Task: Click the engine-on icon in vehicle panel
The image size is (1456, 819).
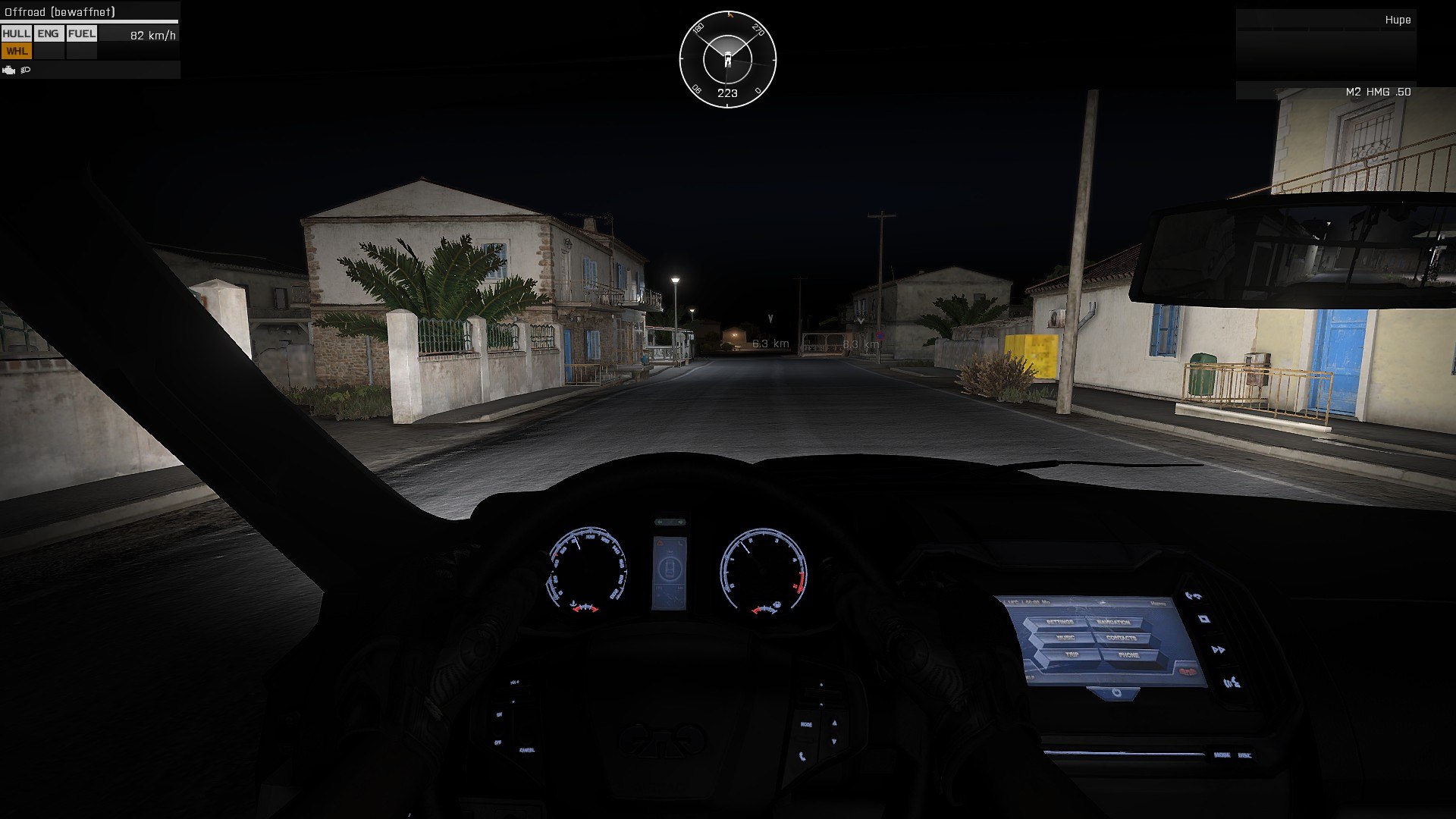Action: coord(9,70)
